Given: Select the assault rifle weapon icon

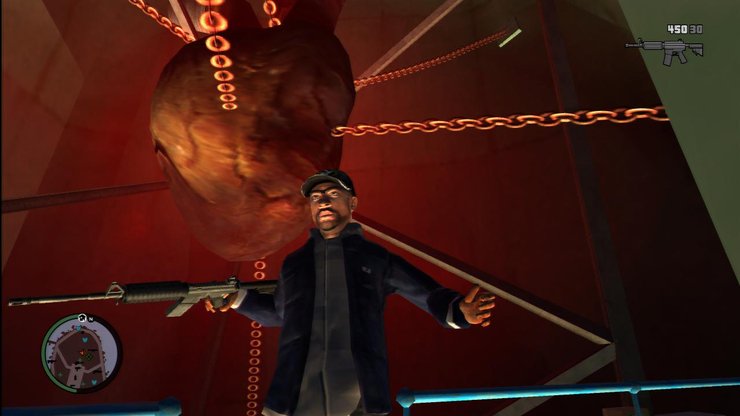Looking at the screenshot, I should tap(664, 50).
